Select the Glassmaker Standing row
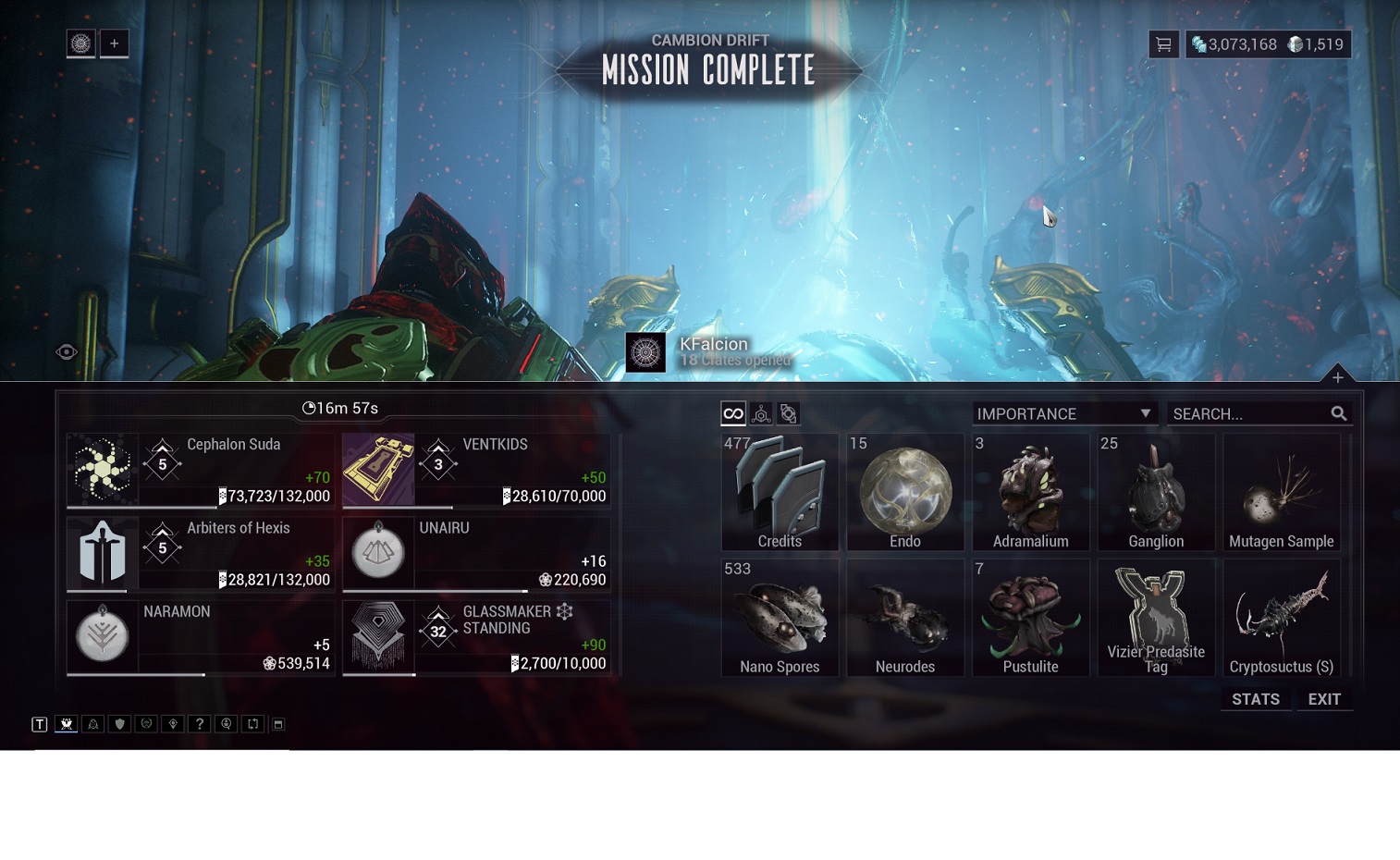This screenshot has height=860, width=1400. [x=475, y=637]
